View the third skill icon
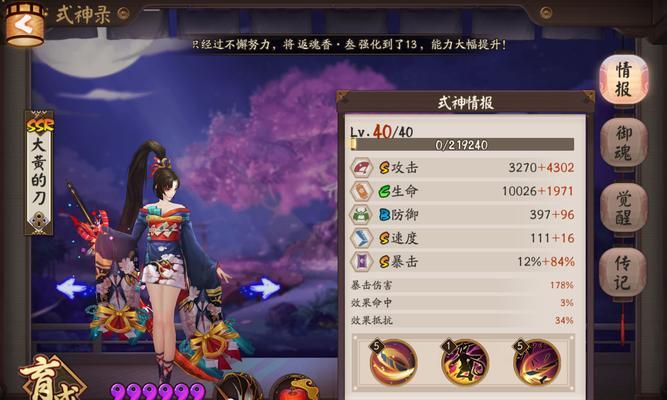Screen dimensions: 667x400 click(537, 362)
